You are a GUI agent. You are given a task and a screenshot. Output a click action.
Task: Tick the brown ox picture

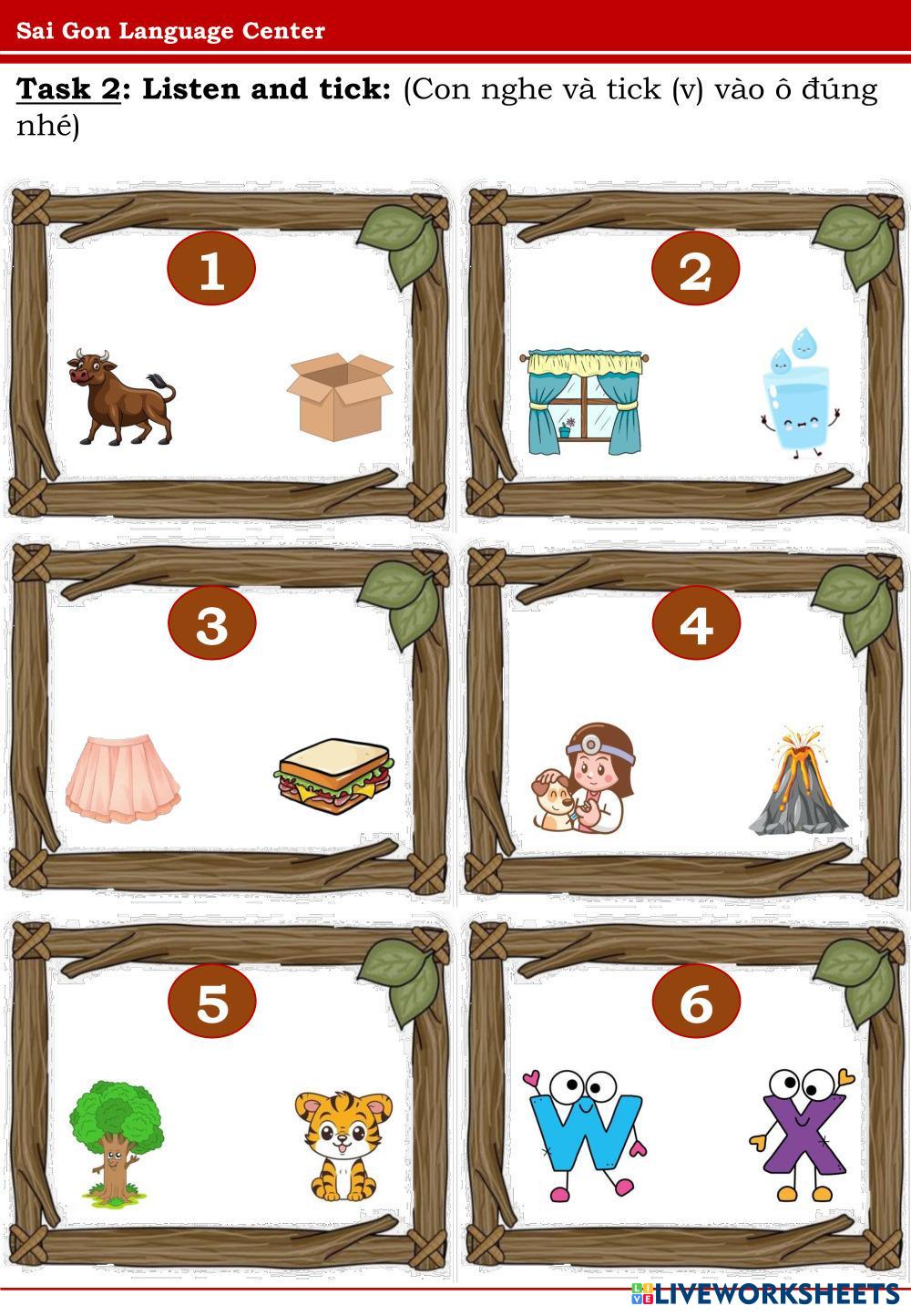click(120, 396)
